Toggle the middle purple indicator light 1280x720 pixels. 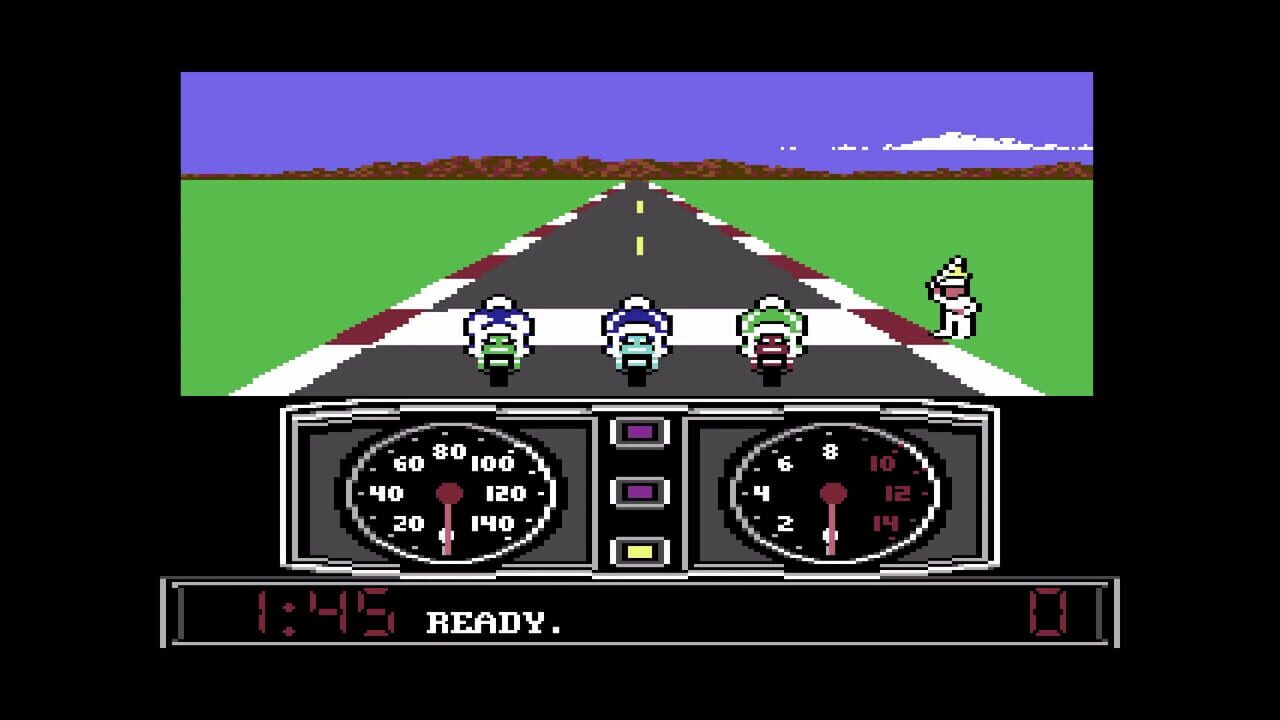(638, 490)
